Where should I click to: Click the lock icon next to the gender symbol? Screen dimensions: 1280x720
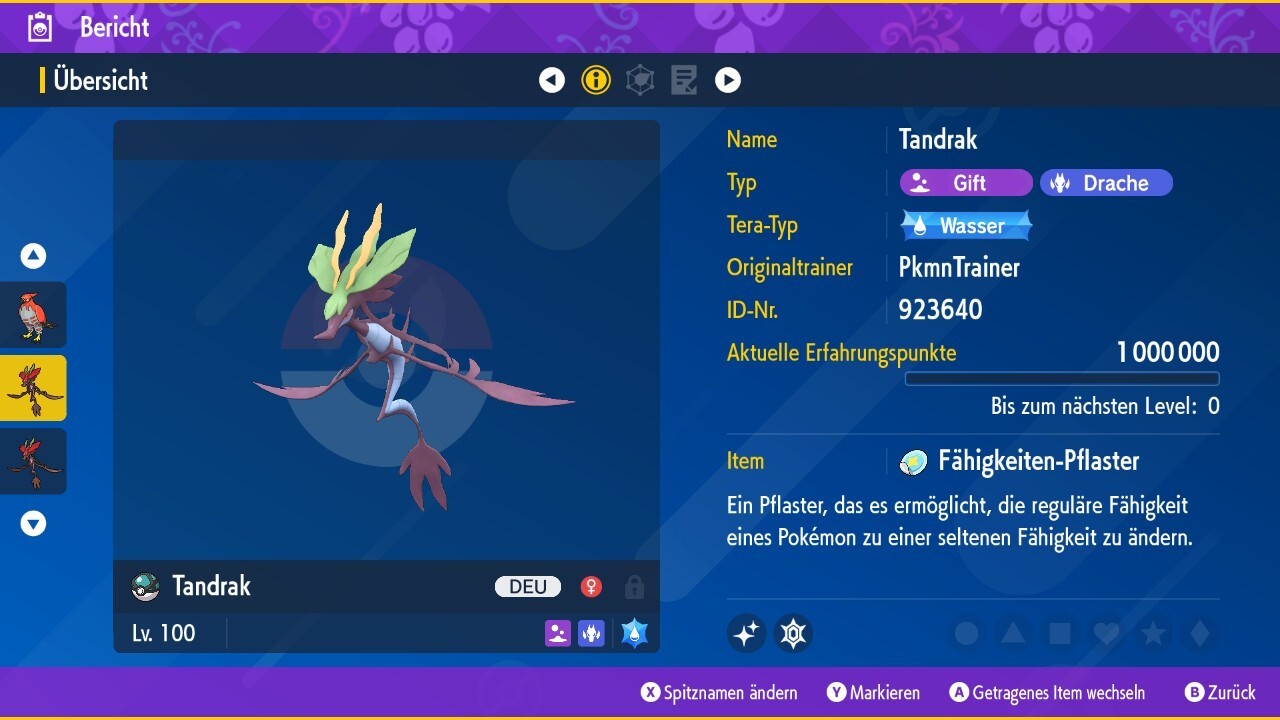pos(634,587)
